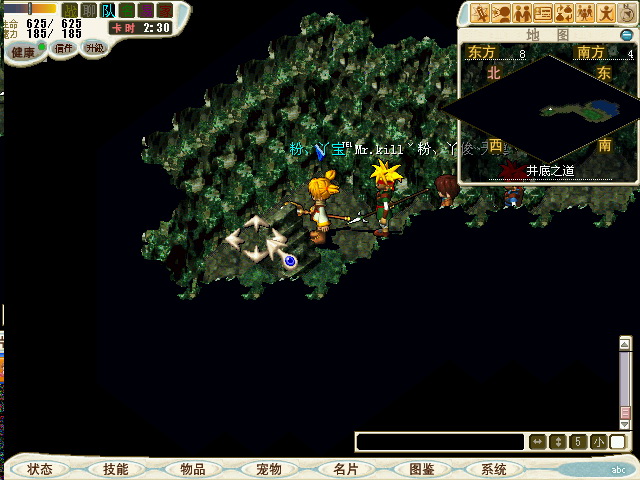Open the 名片 name card menu
640x480 pixels.
pyautogui.click(x=345, y=469)
